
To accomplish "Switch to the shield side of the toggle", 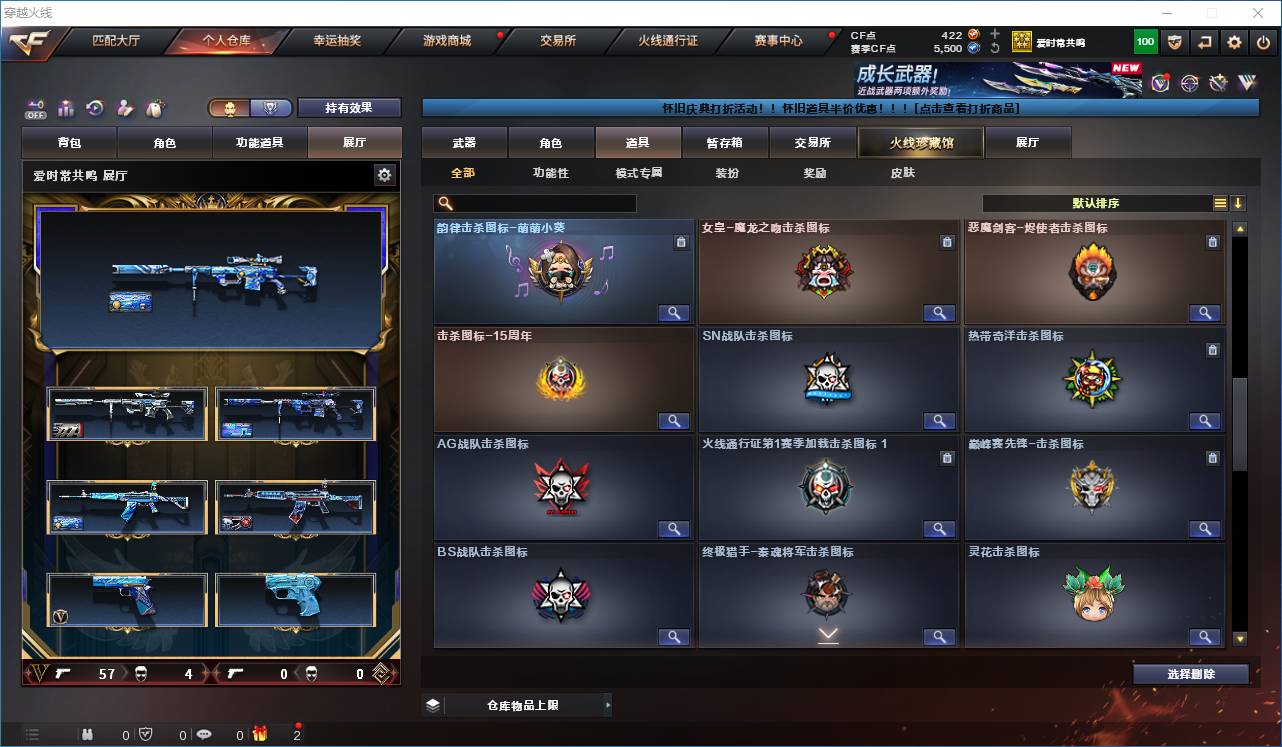I will coord(271,108).
